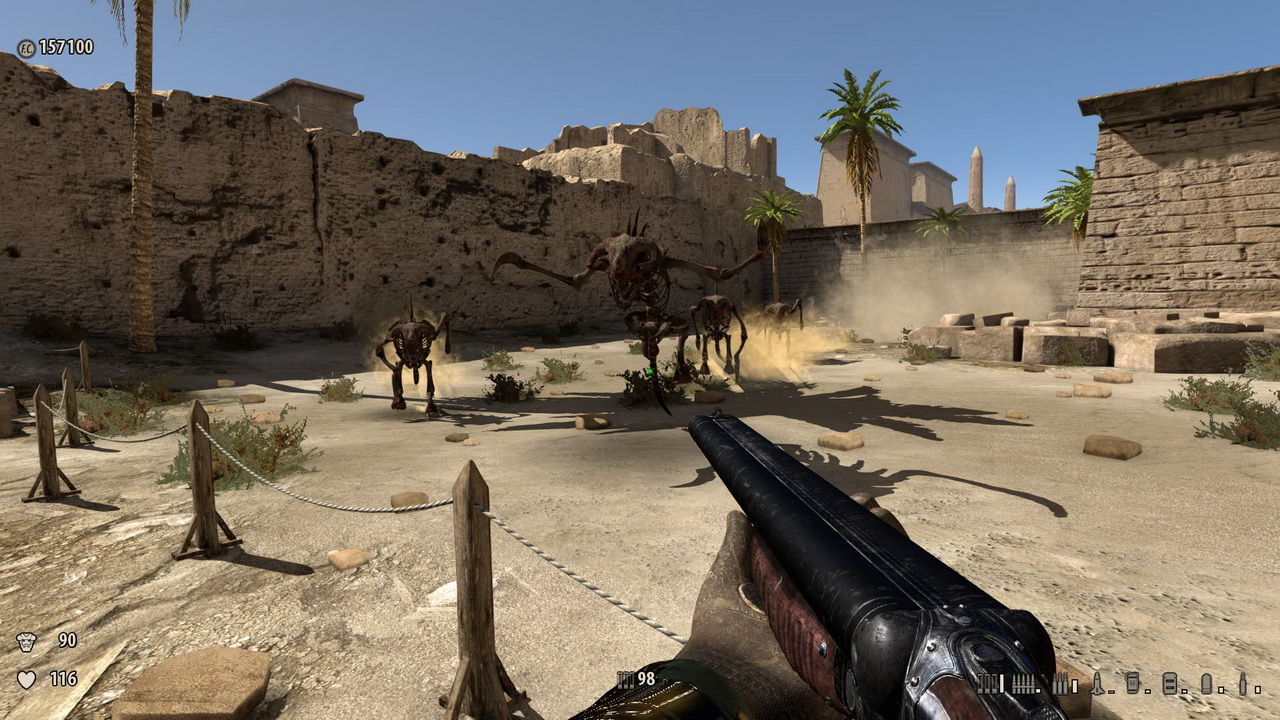Select the shotgun shells ammo icon
1280x720 pixels.
click(989, 684)
